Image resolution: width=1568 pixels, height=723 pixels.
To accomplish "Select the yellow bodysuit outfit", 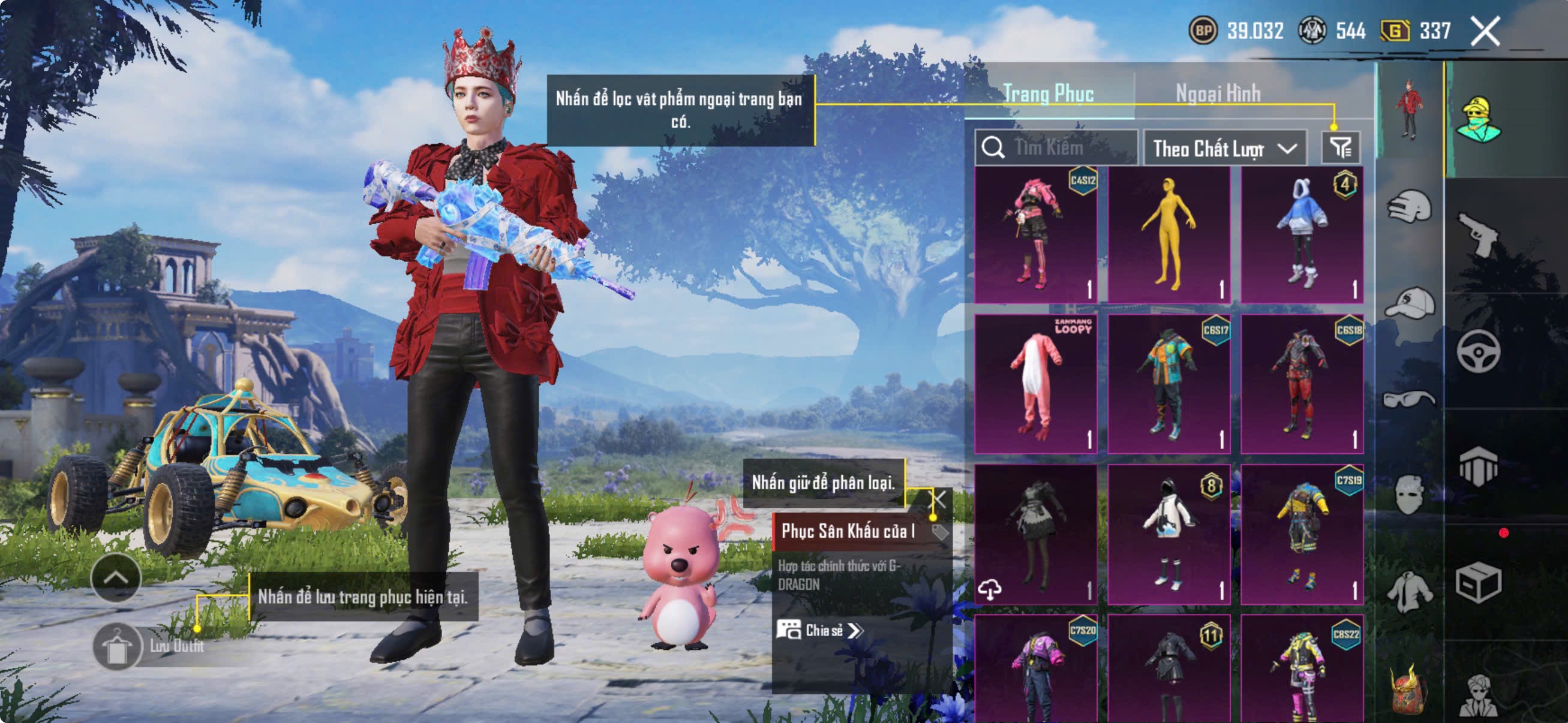I will [x=1169, y=234].
